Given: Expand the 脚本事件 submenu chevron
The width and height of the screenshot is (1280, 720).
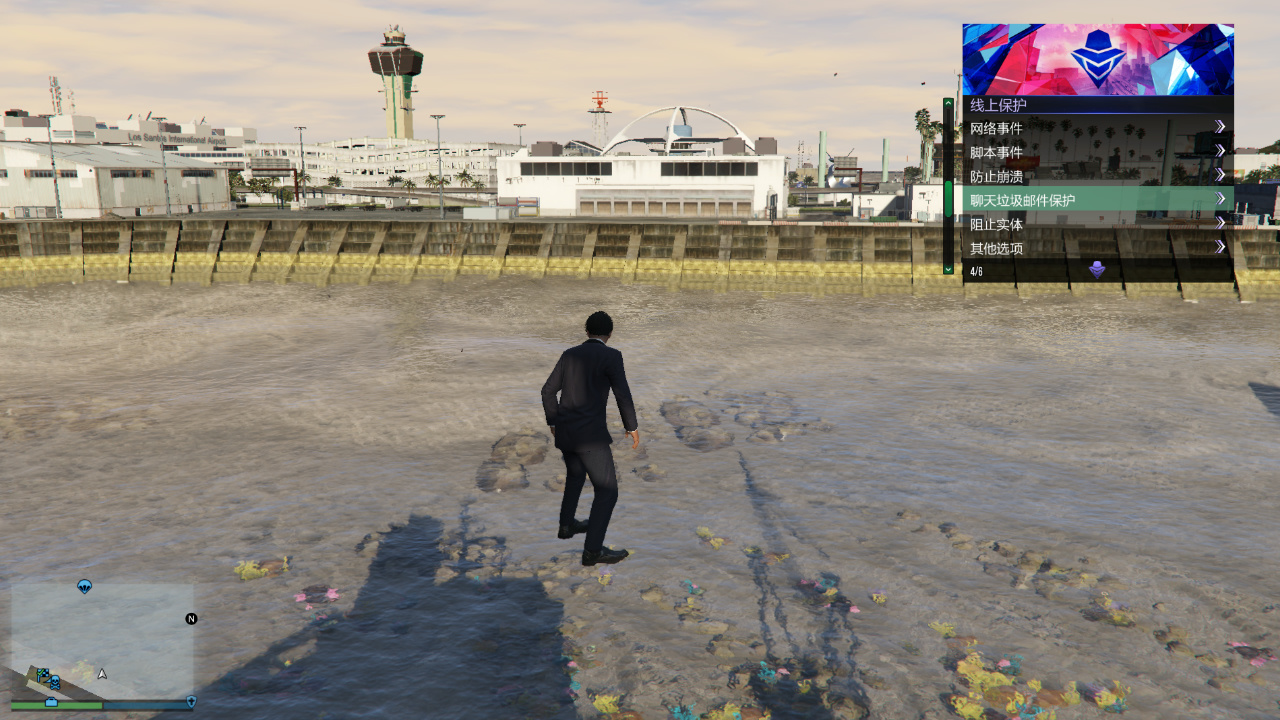Looking at the screenshot, I should coord(1220,150).
